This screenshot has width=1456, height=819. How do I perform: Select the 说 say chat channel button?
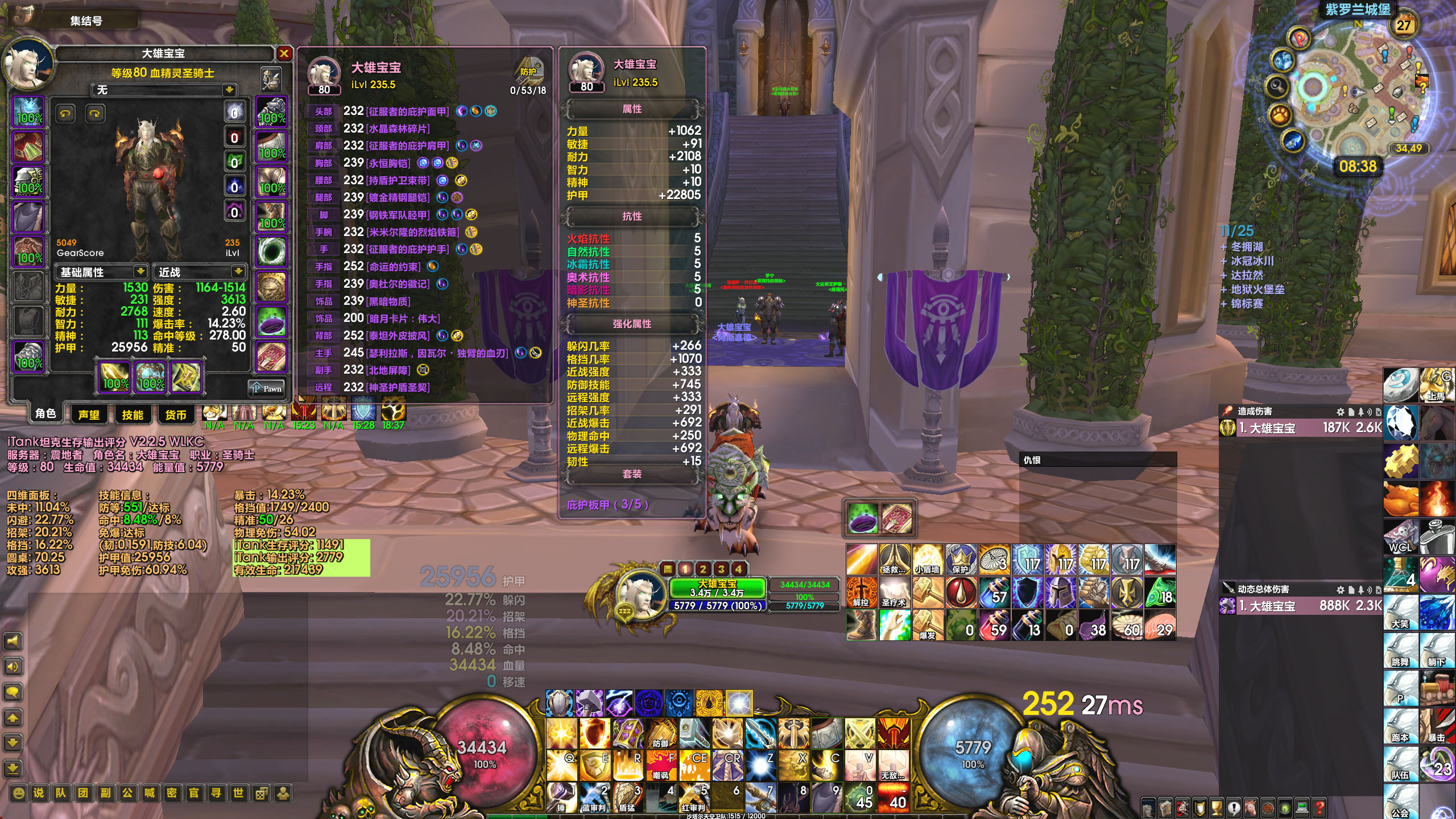[x=39, y=793]
